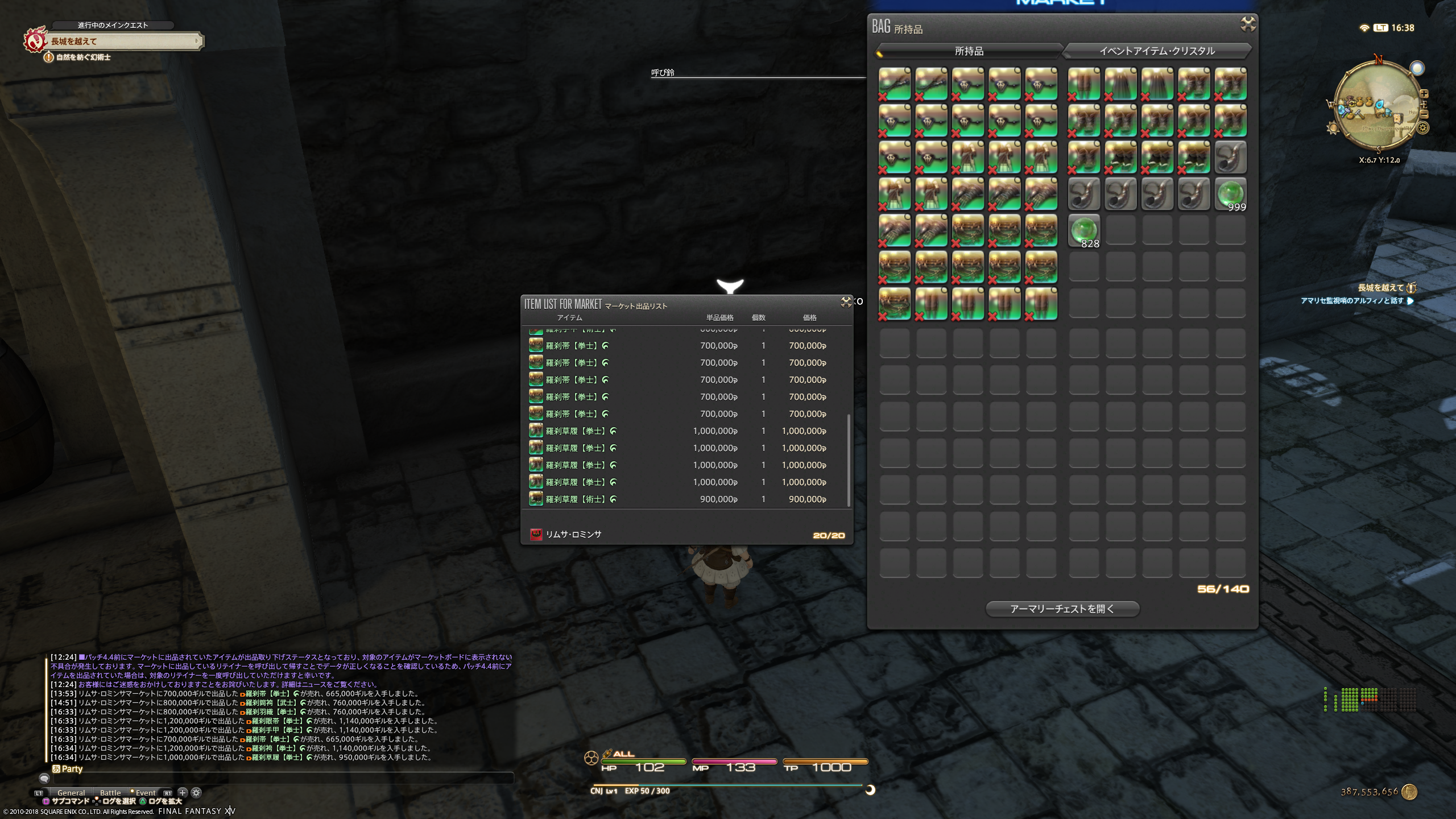Viewport: 1456px width, 819px height.
Task: Select the crystal stack of 828
Action: 1083,230
